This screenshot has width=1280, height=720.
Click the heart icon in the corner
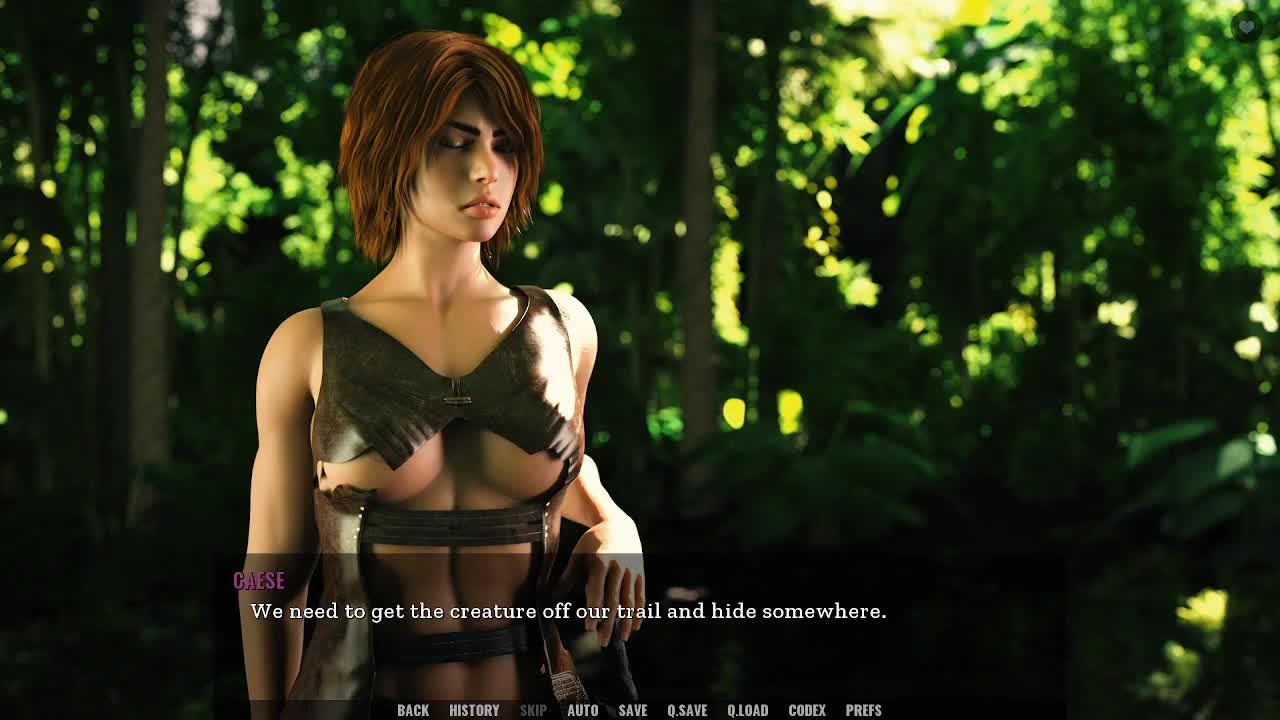pyautogui.click(x=1246, y=26)
